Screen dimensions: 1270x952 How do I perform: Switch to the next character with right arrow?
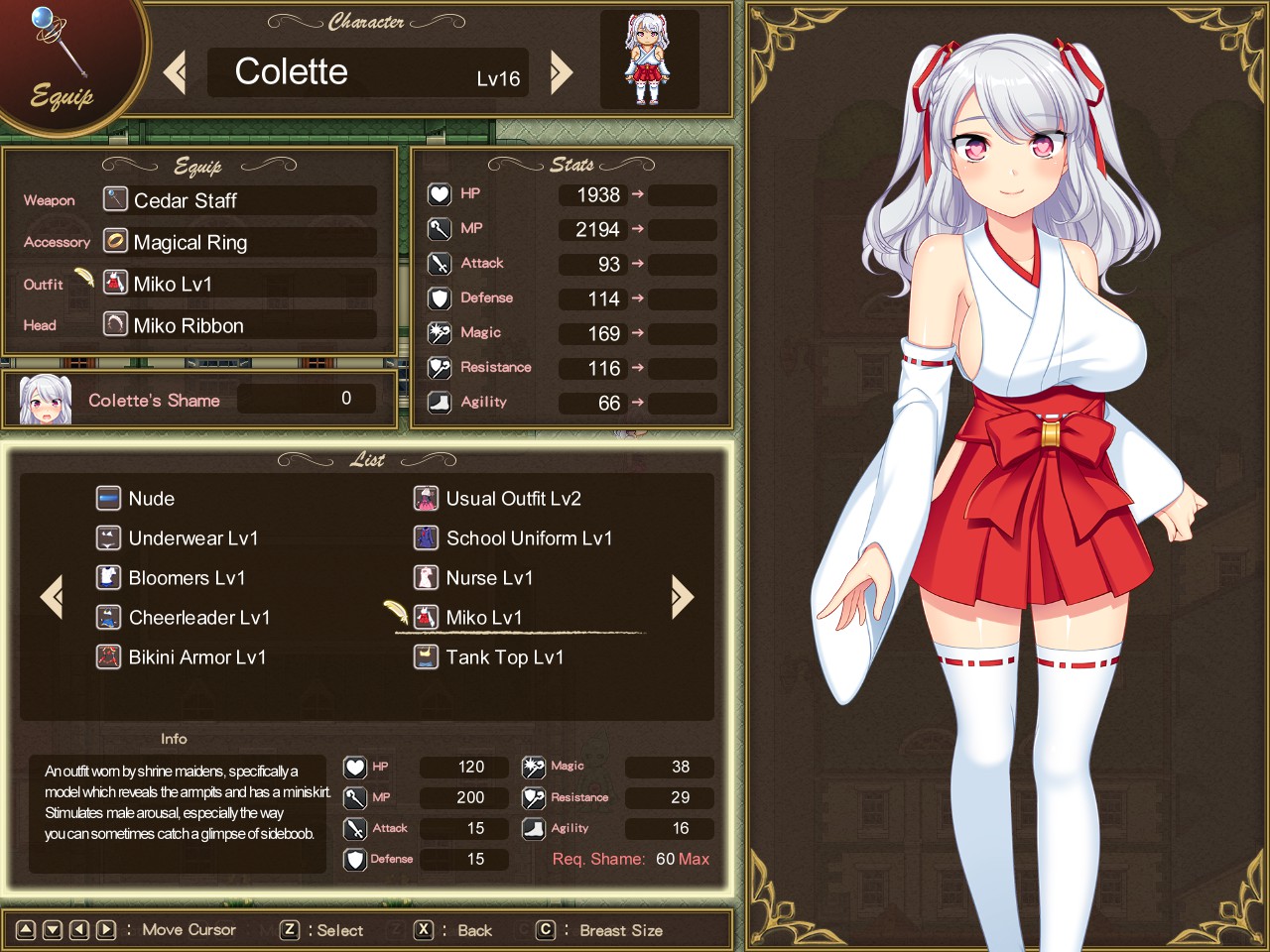[562, 72]
